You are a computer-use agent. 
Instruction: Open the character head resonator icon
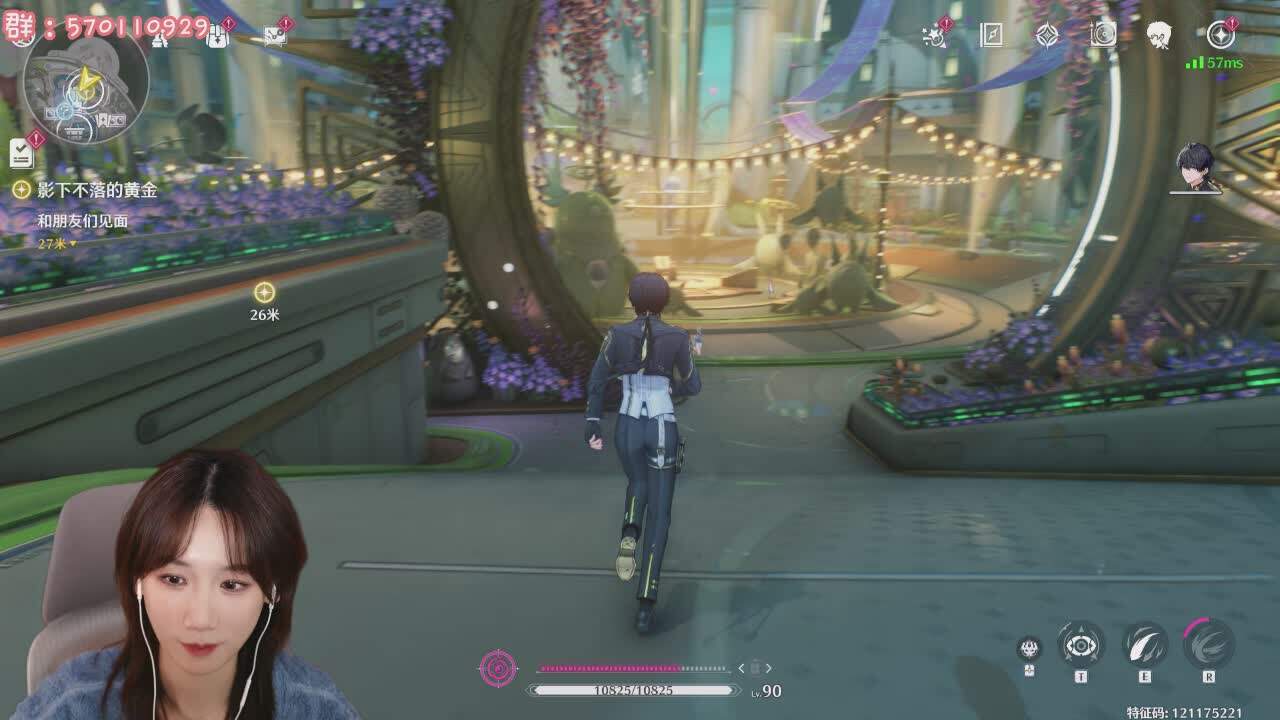click(1159, 35)
